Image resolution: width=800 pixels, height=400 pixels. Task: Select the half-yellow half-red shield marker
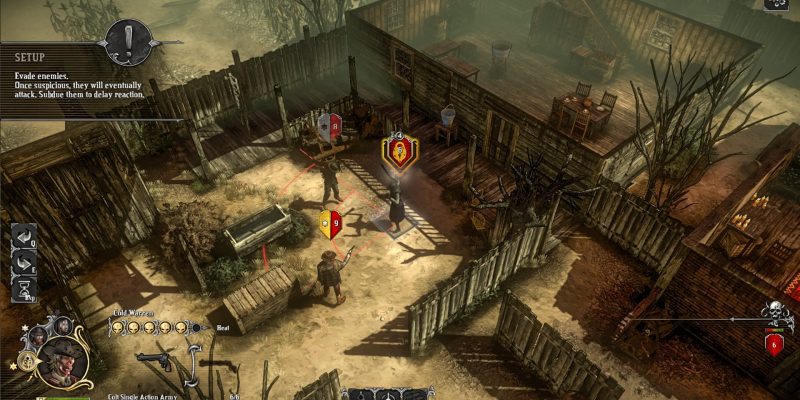click(330, 222)
